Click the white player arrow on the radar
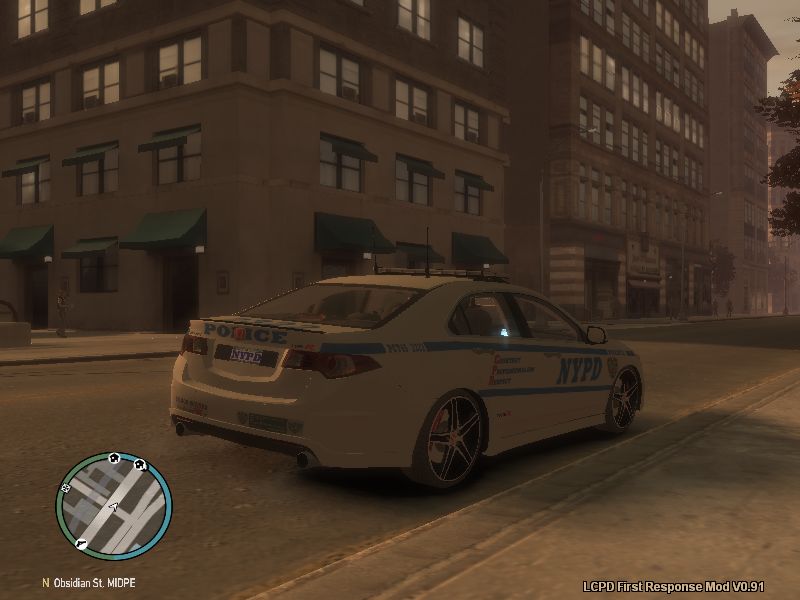 pyautogui.click(x=113, y=507)
